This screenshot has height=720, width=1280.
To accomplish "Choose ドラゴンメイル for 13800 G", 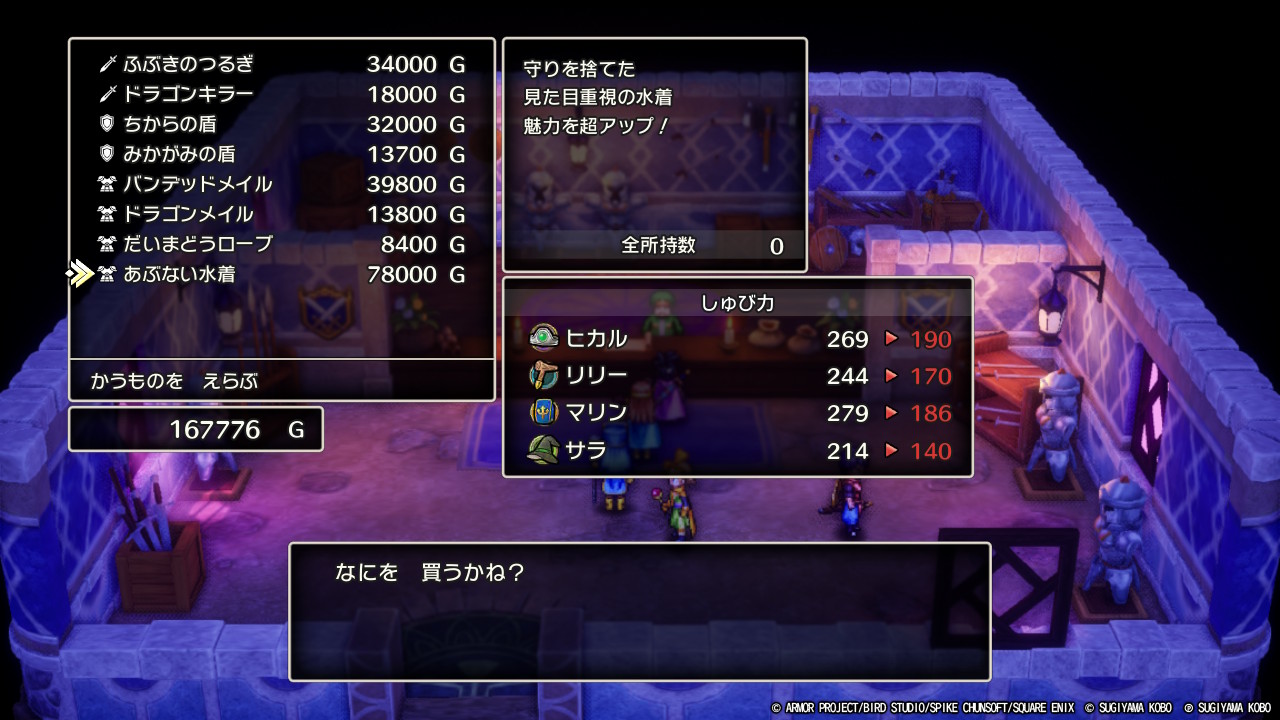I will (x=280, y=214).
